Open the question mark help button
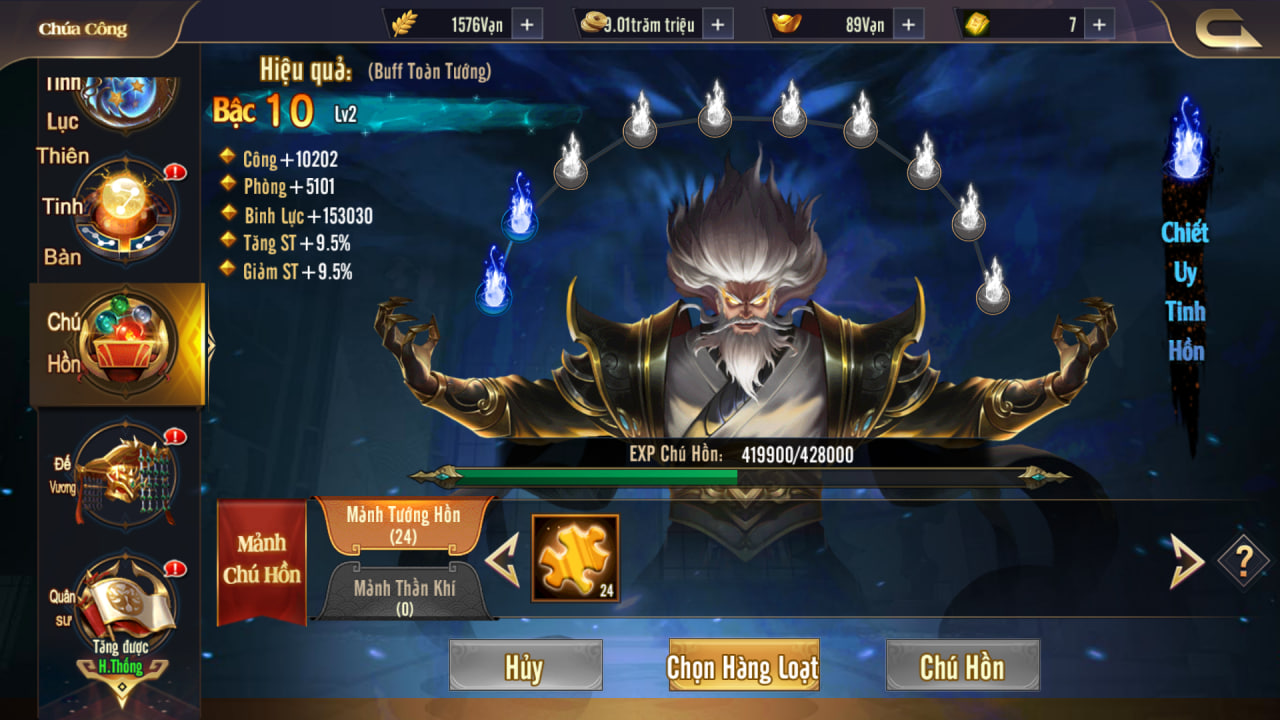The height and width of the screenshot is (720, 1280). pyautogui.click(x=1243, y=562)
